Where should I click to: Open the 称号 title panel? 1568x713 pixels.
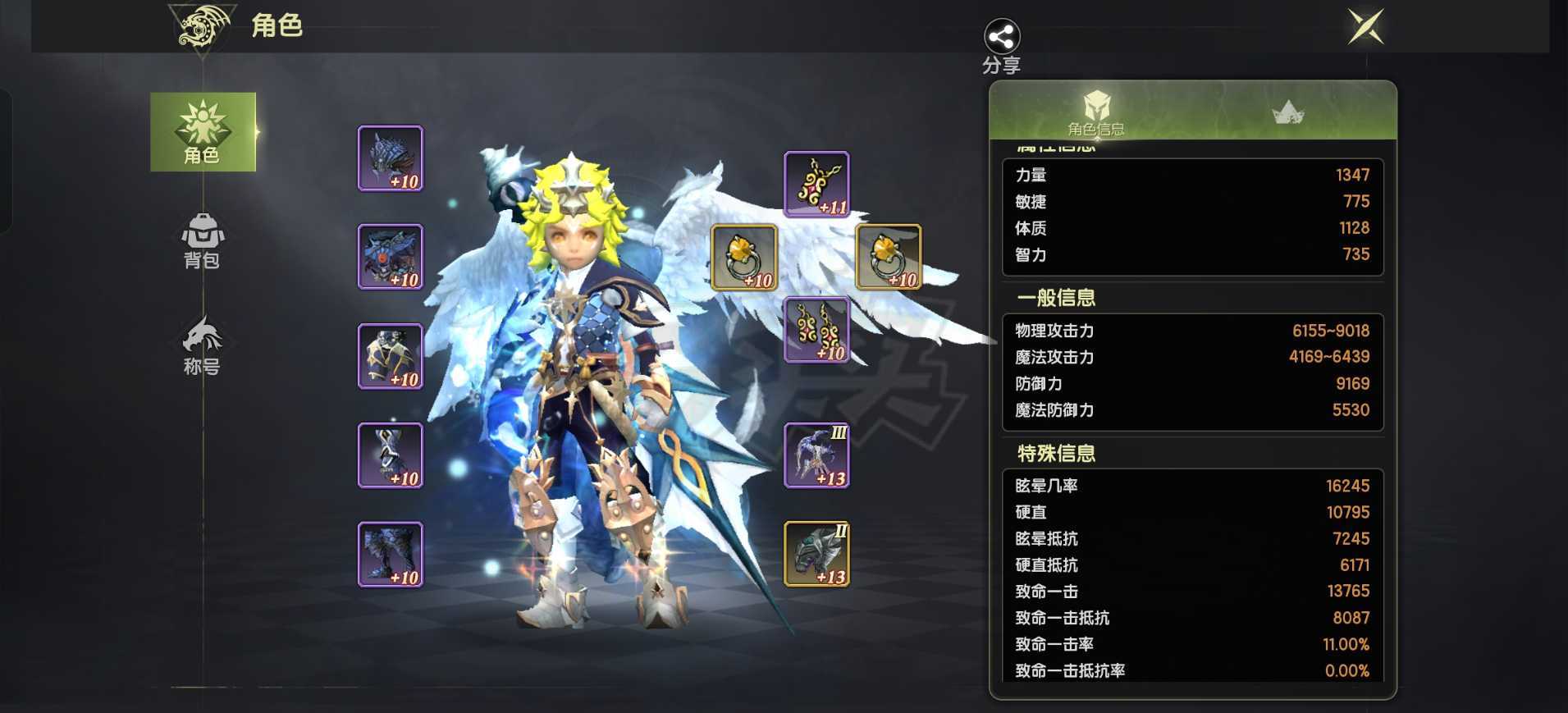click(202, 345)
